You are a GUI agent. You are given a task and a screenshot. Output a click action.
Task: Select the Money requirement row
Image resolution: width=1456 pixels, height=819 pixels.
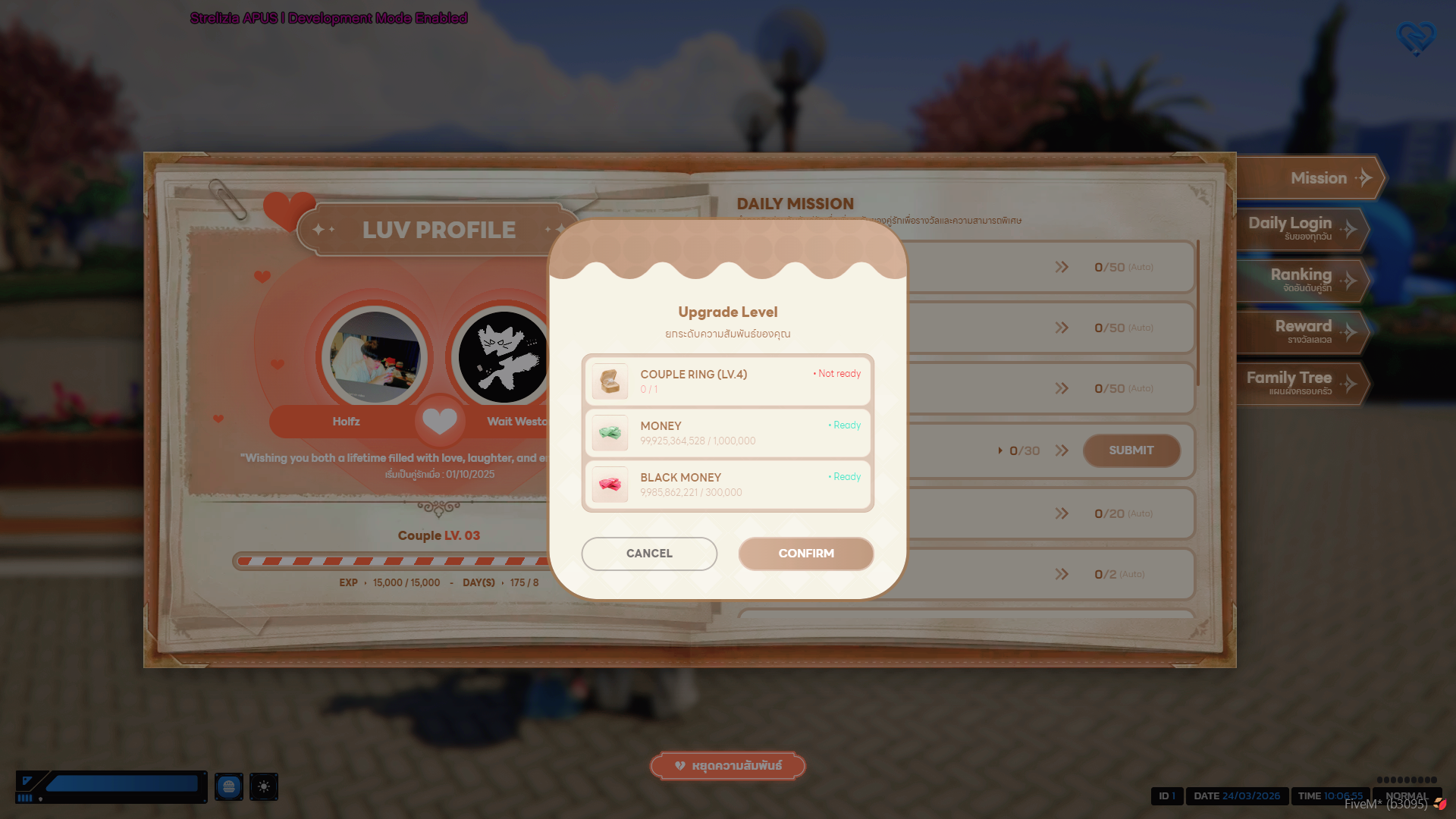pos(727,433)
